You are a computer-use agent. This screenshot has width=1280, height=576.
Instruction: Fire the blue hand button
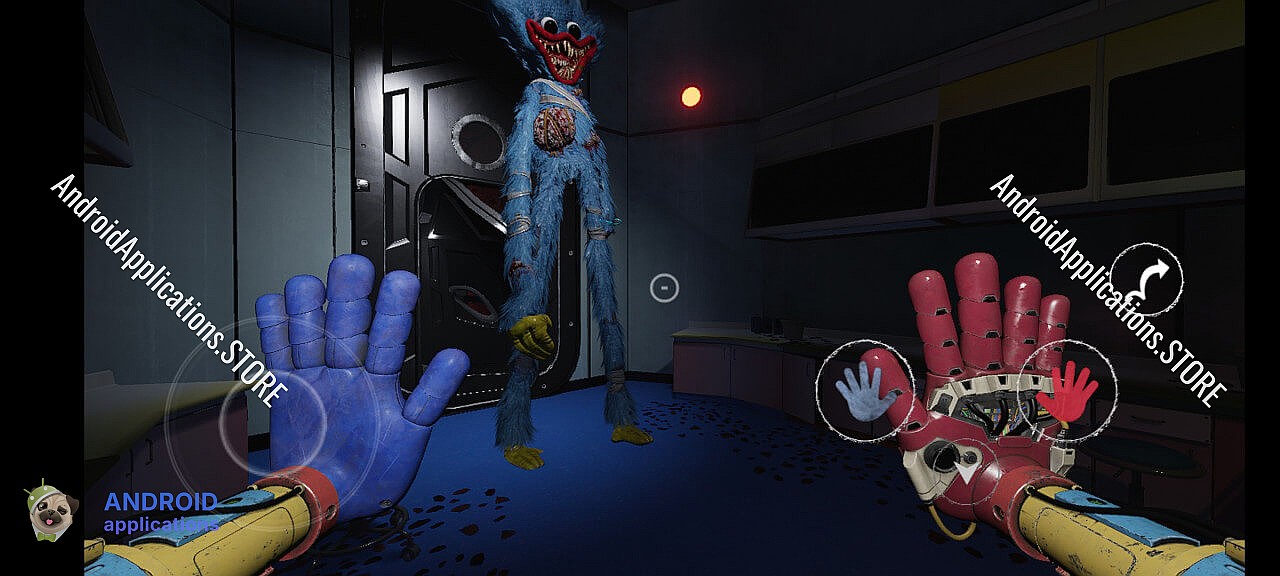coord(864,391)
